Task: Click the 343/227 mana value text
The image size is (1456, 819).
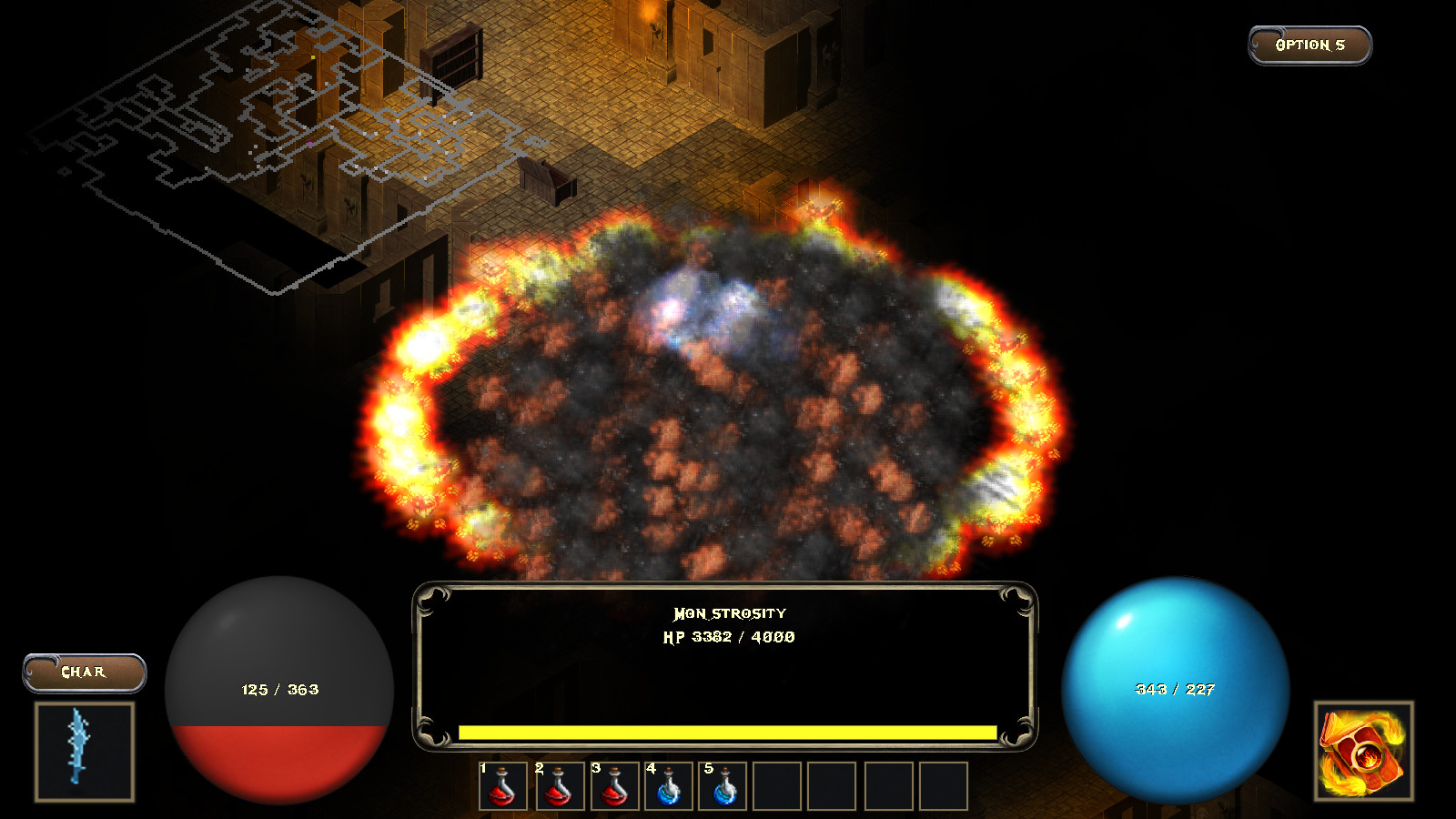Action: (1175, 690)
